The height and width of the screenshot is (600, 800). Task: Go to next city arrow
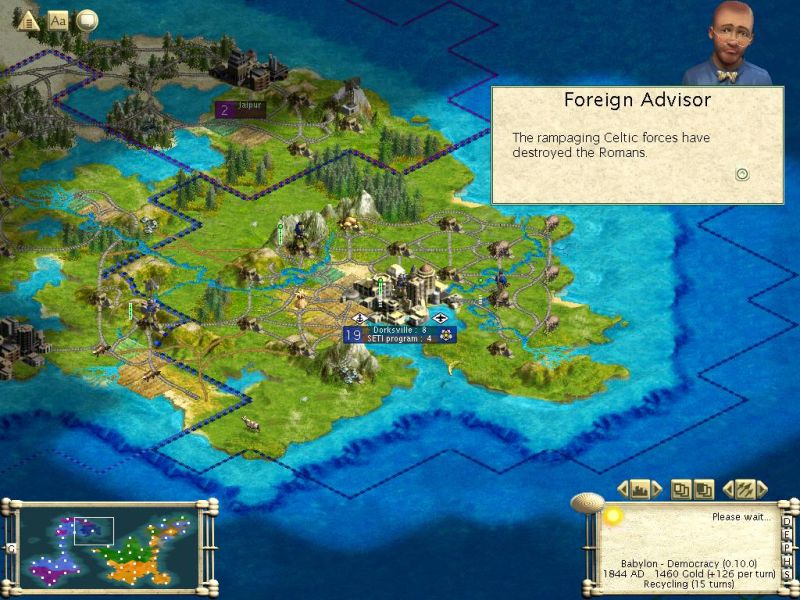click(x=657, y=489)
